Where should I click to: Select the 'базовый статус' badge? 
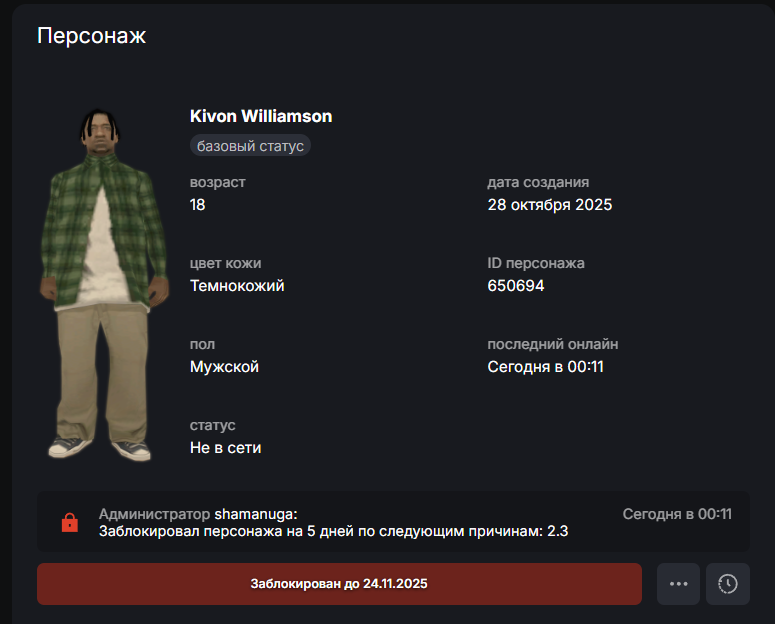point(250,146)
